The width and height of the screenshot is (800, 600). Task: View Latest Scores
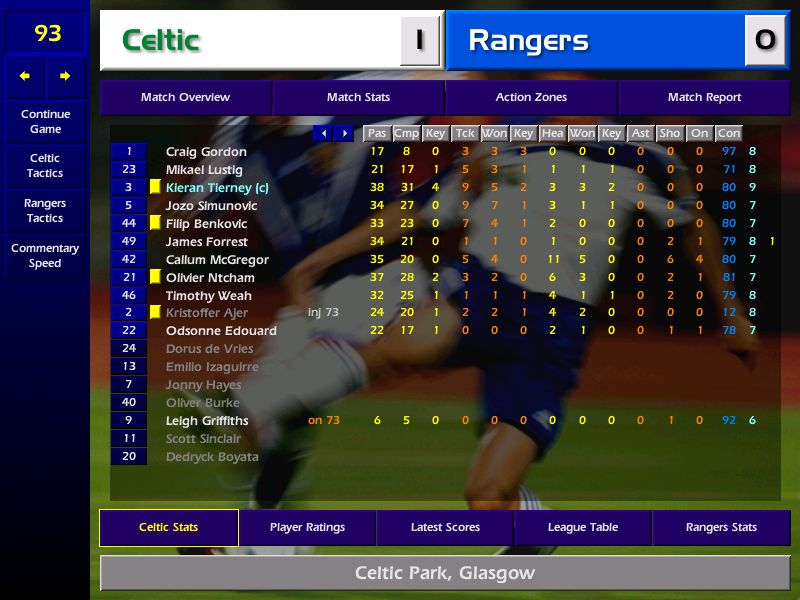[445, 528]
